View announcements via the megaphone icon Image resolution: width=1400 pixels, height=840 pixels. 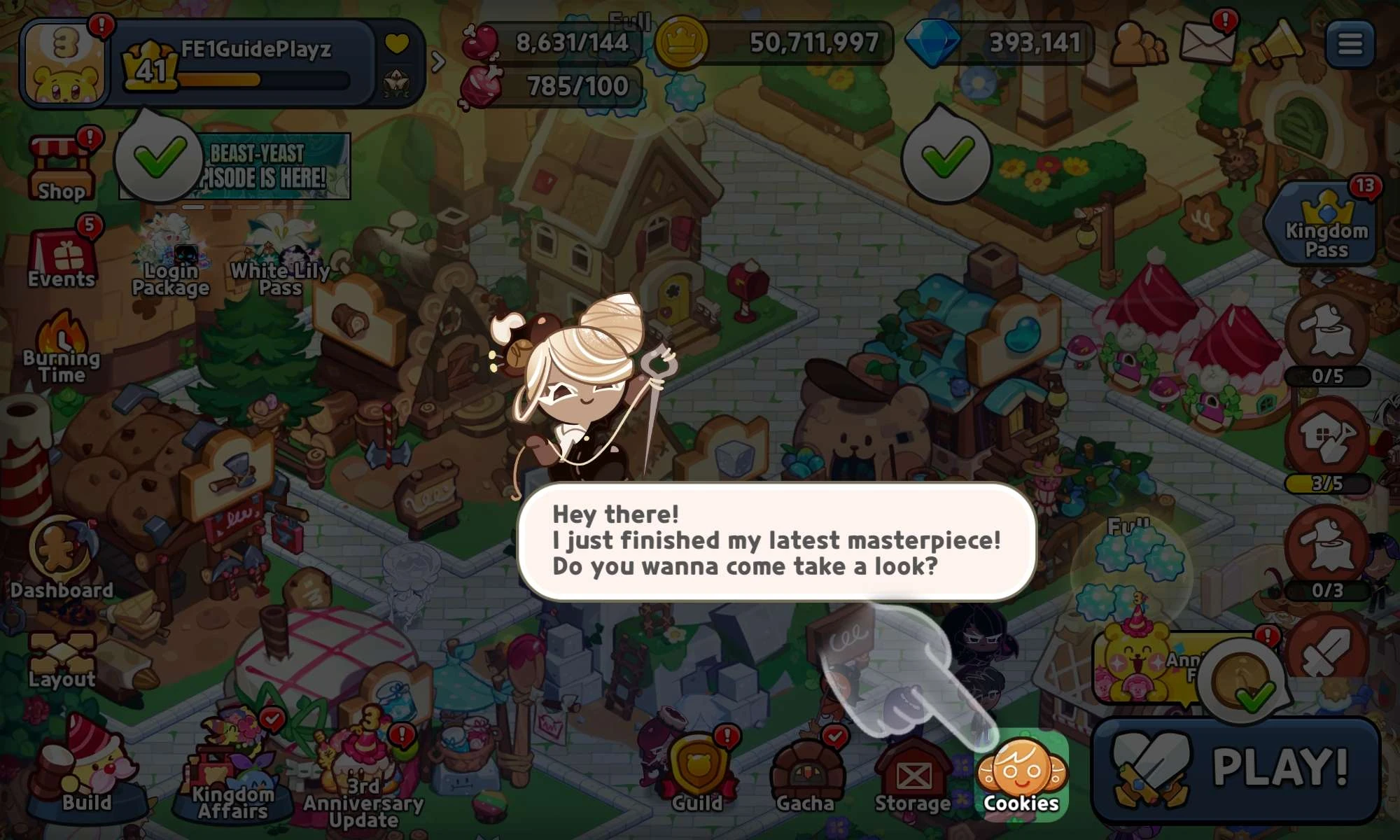1275,43
